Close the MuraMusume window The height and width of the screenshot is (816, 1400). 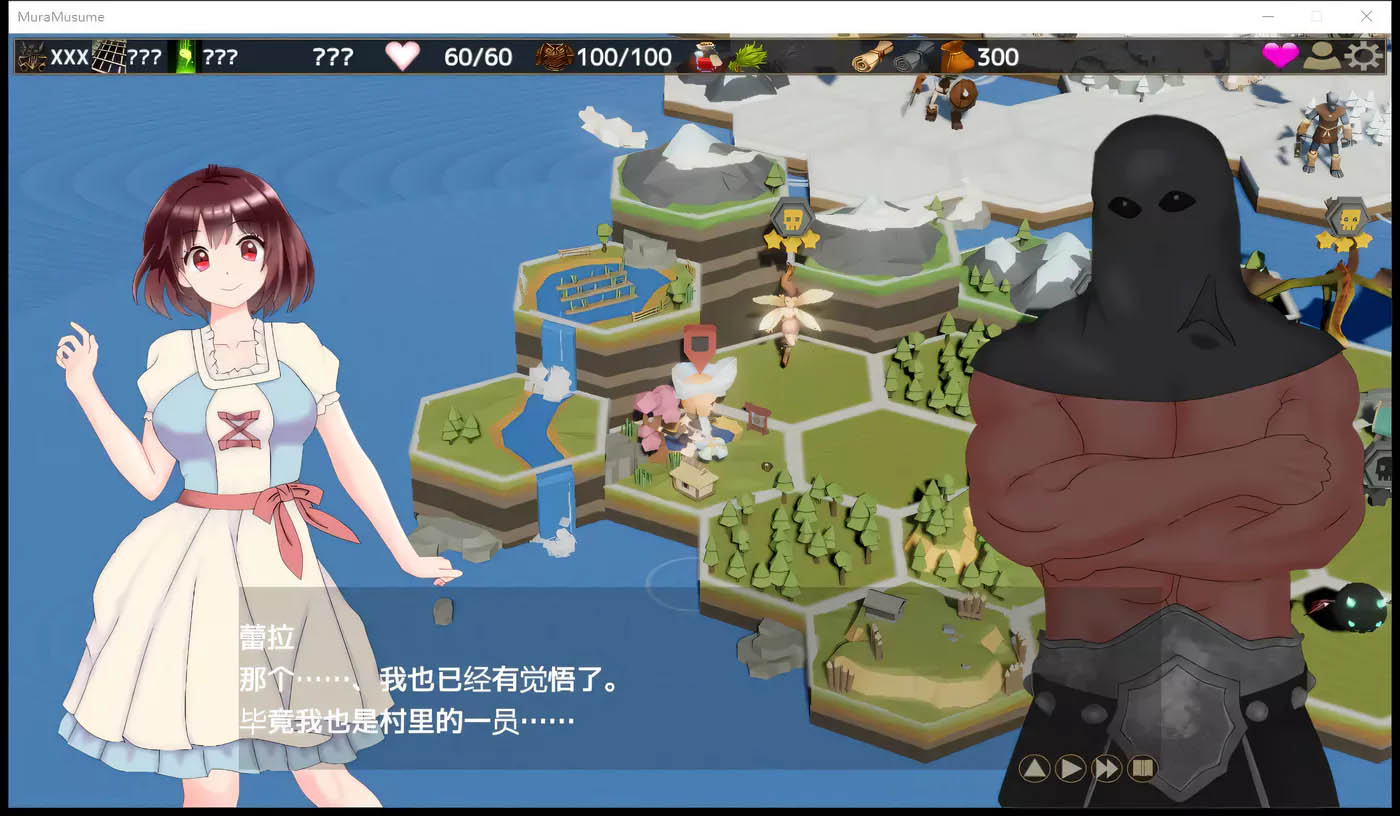pos(1366,16)
